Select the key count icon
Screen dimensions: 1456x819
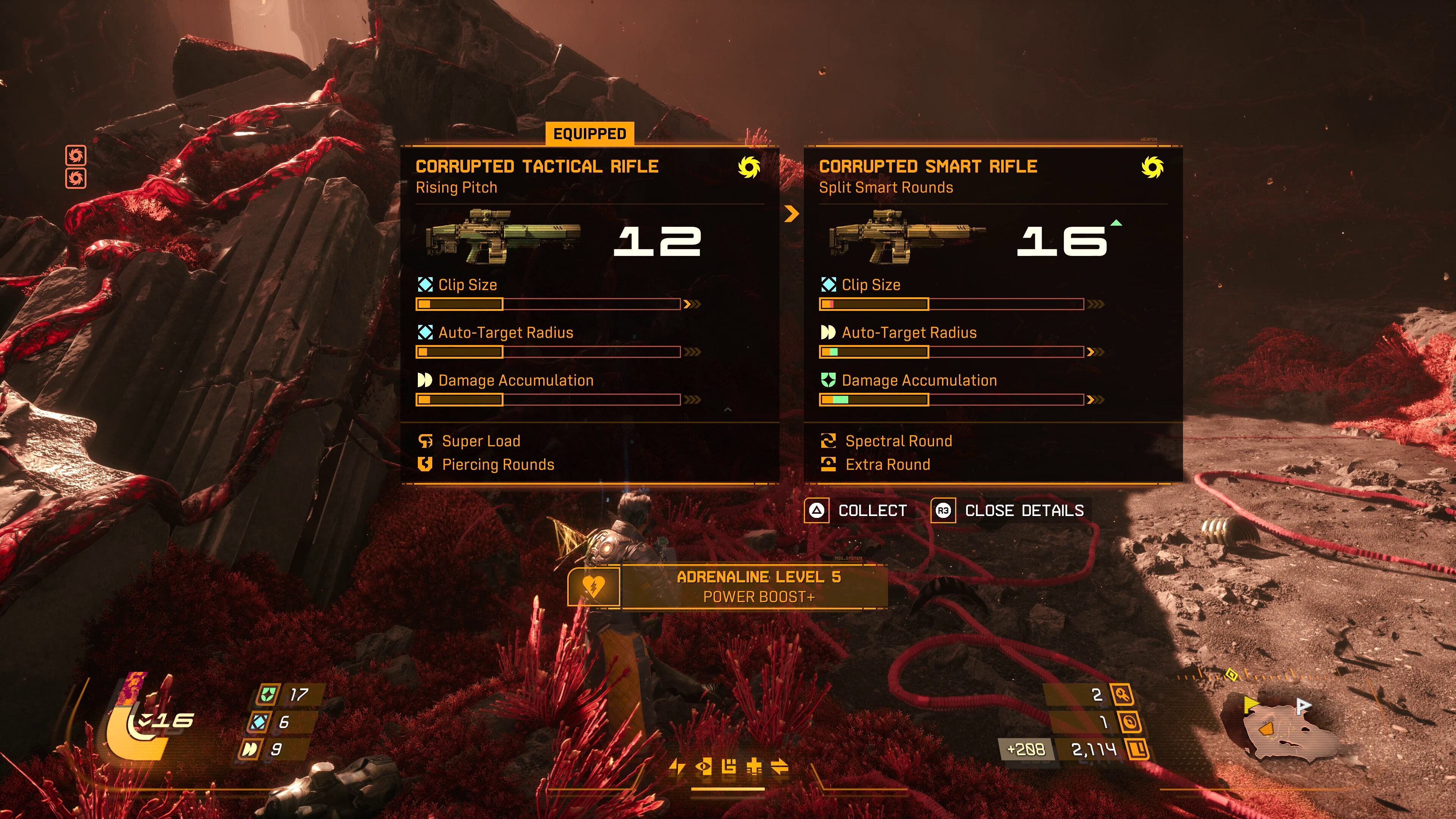[x=1122, y=695]
